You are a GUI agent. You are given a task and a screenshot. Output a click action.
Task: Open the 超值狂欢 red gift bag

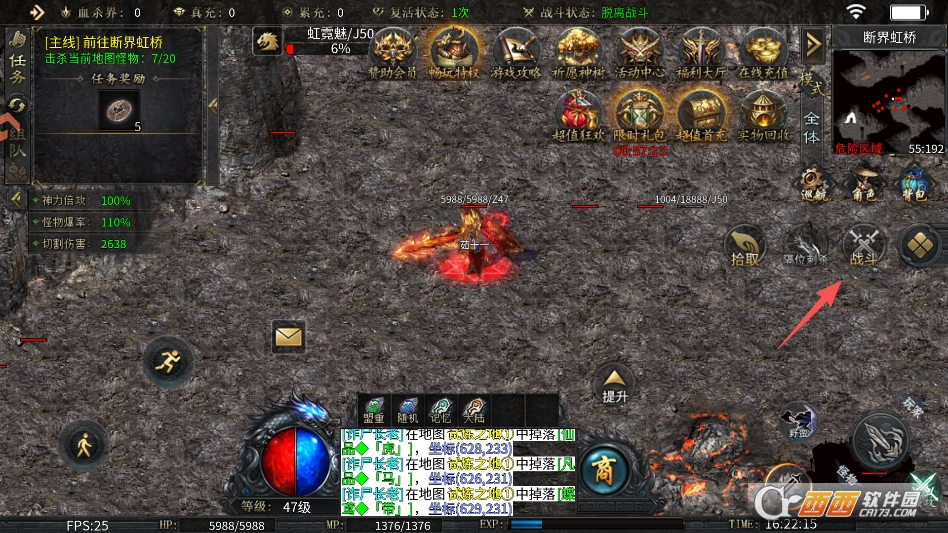point(578,114)
